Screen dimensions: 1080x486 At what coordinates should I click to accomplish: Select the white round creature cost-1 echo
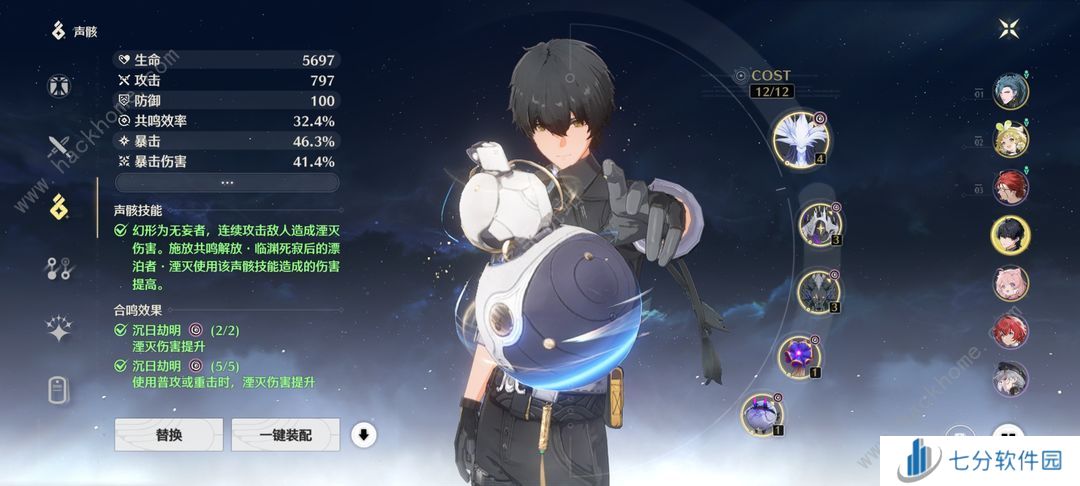coord(763,415)
